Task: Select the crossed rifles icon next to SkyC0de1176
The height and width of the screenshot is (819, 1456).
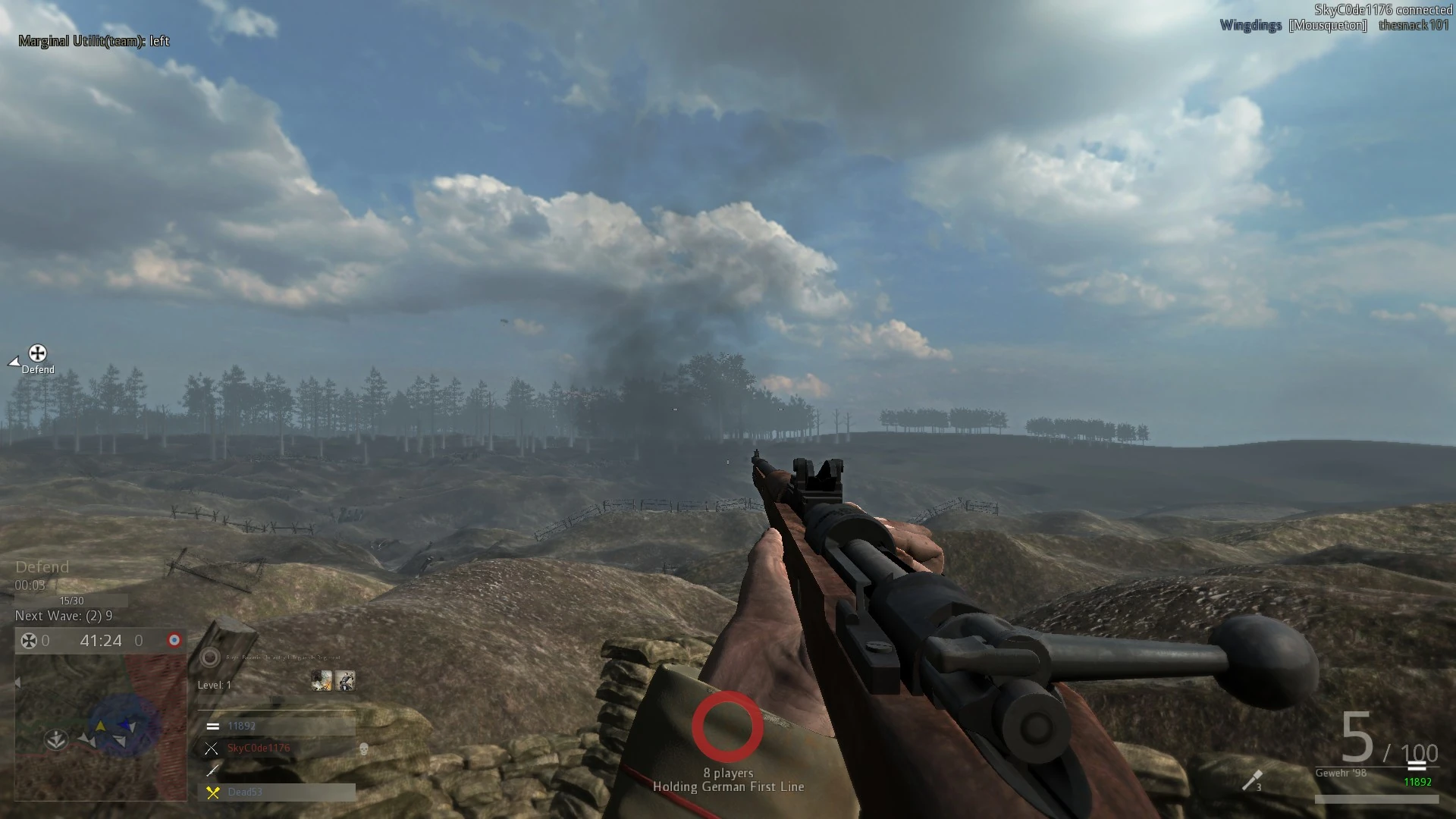Action: (x=212, y=748)
